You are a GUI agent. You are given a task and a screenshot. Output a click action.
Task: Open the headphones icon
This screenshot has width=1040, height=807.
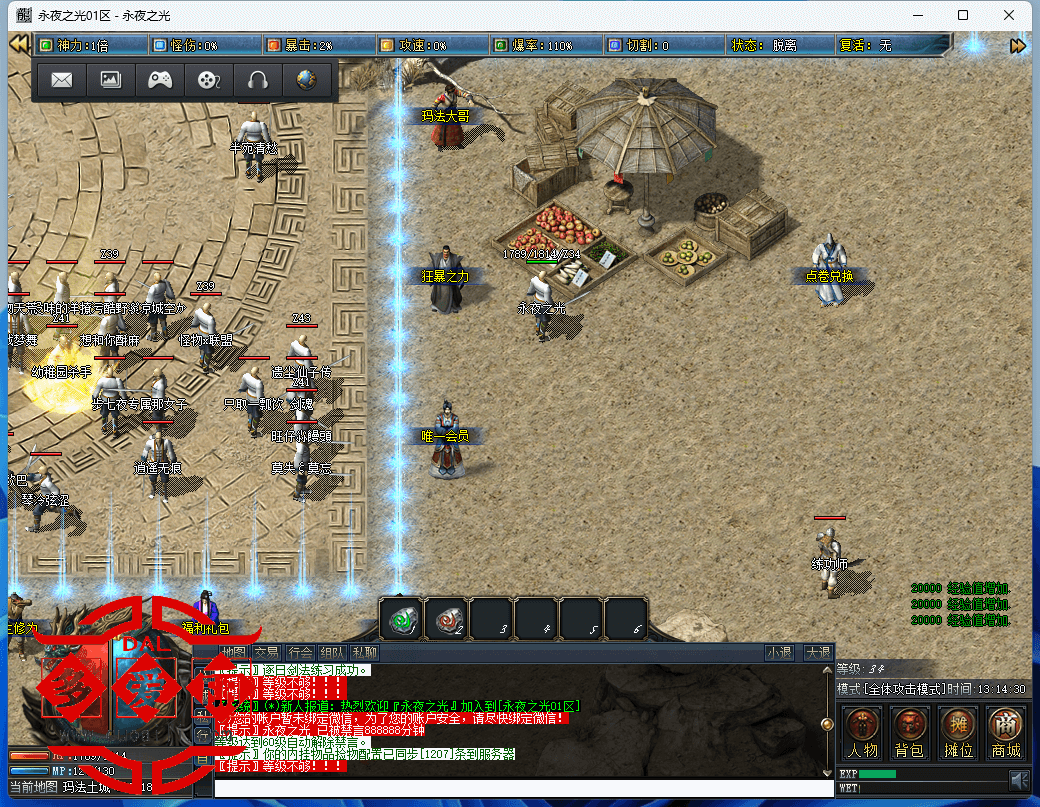tap(257, 80)
